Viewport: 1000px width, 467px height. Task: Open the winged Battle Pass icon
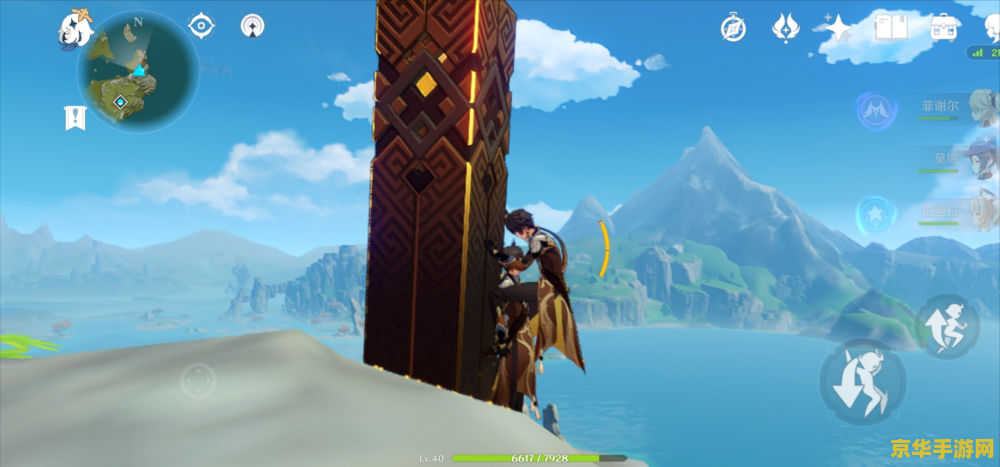pyautogui.click(x=785, y=27)
